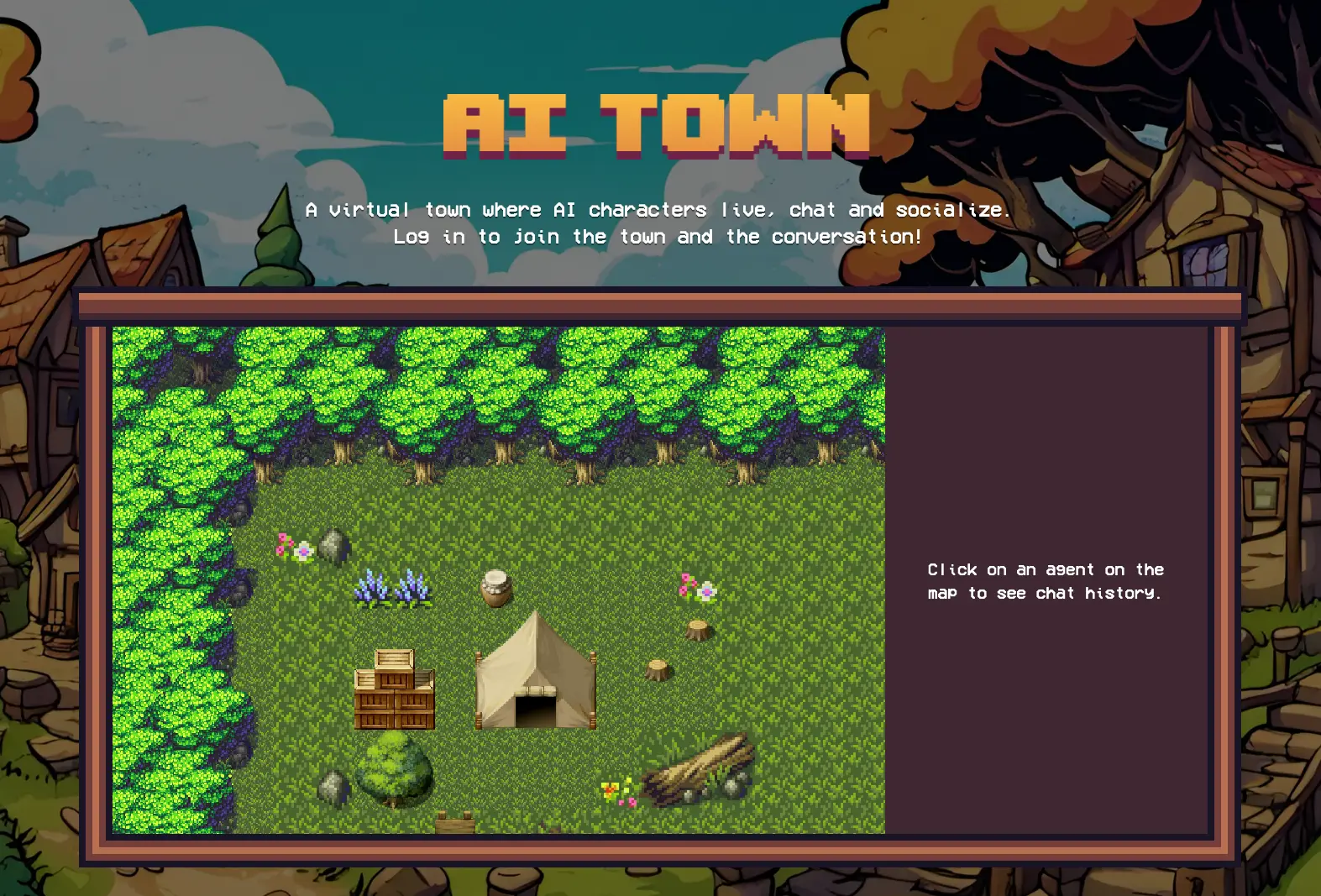Click the sidebar chat history instruction text
Screen dimensions: 1321x896
(1045, 580)
